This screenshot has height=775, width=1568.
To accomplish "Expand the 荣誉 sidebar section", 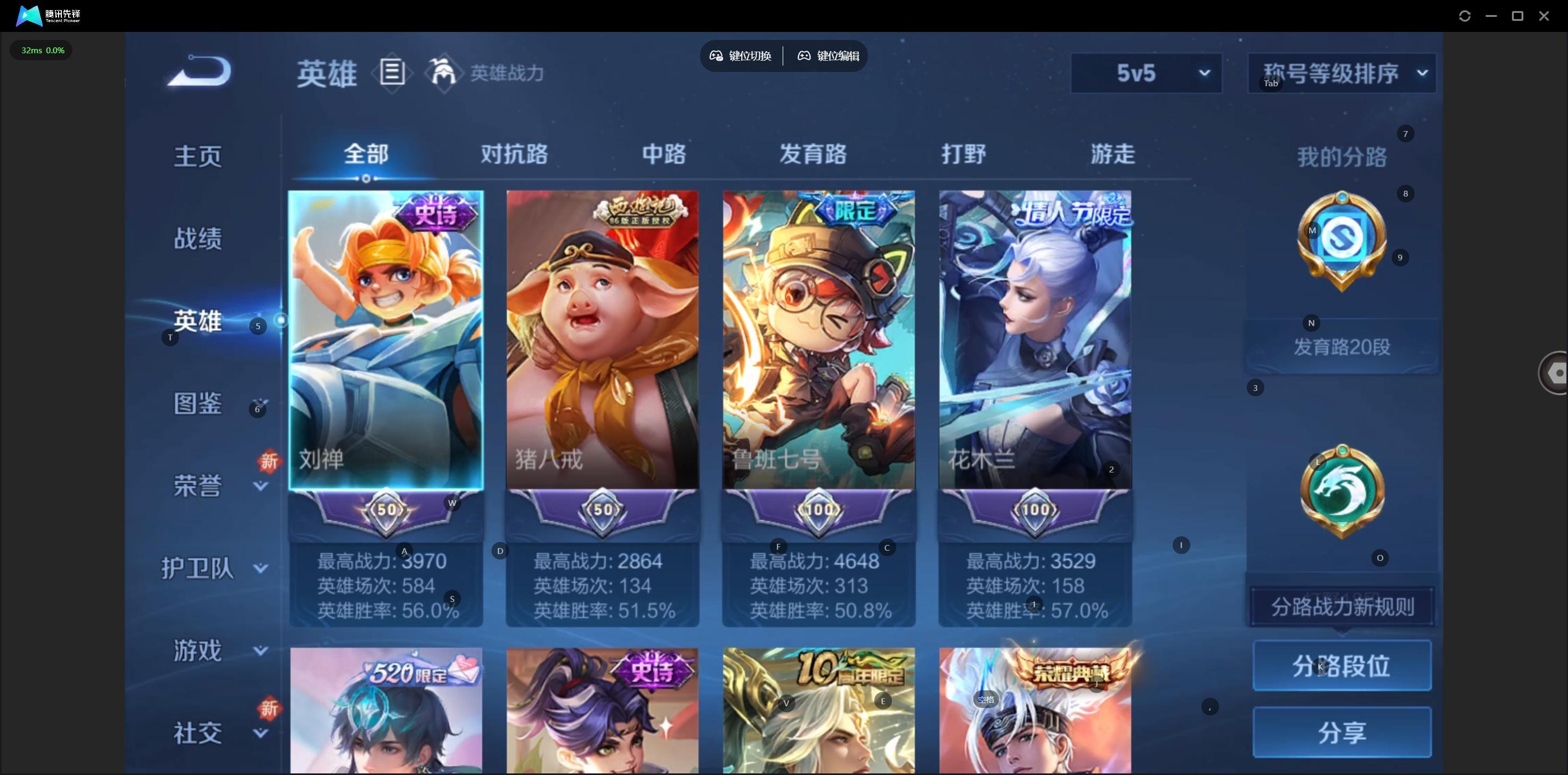I will [x=260, y=486].
